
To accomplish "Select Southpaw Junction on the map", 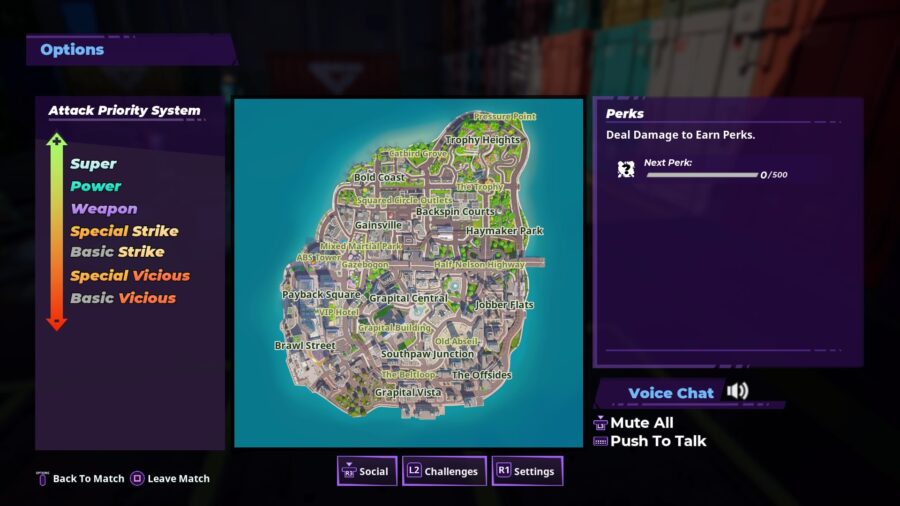I will (427, 354).
